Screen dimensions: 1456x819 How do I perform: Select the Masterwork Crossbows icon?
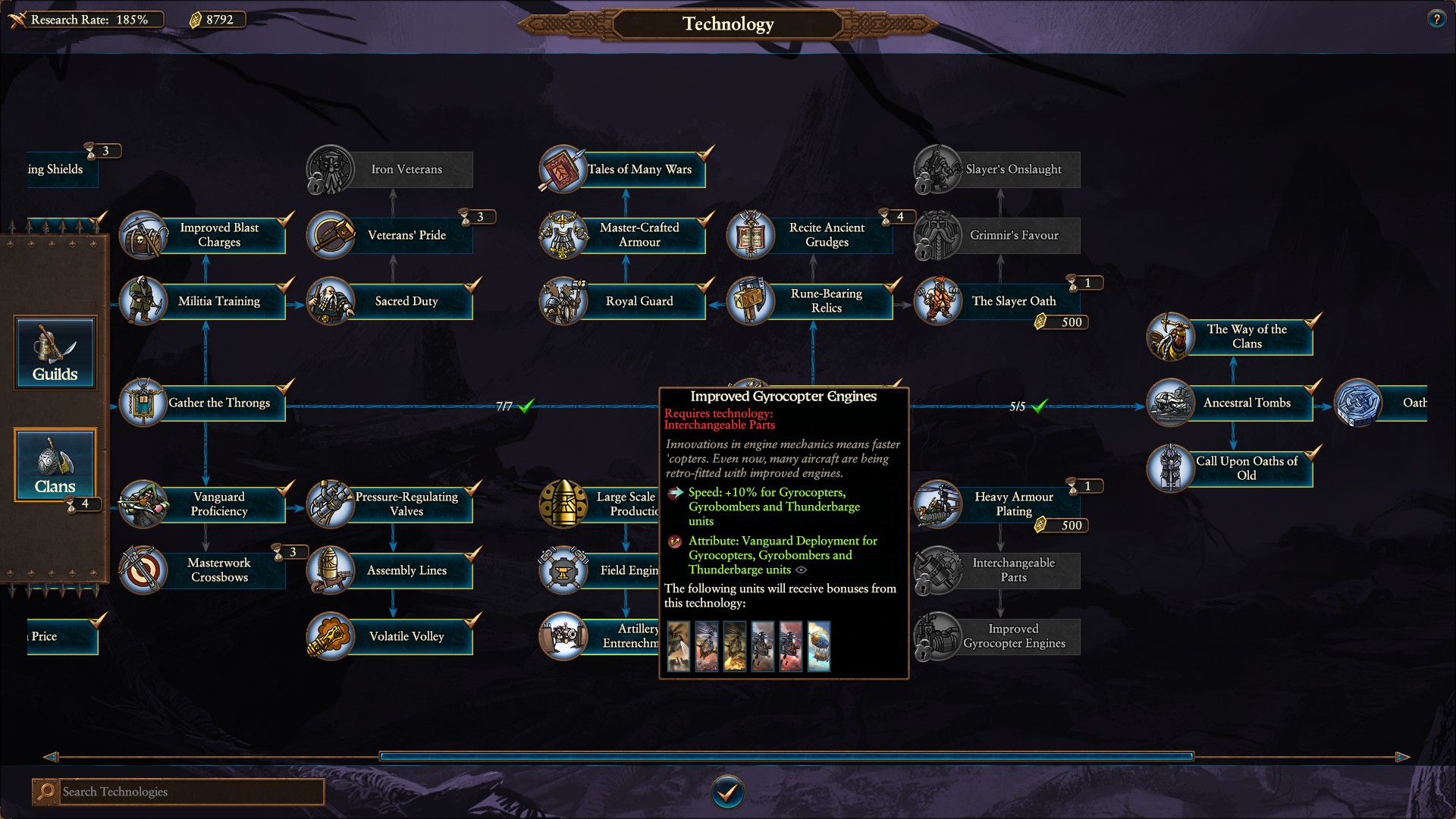(143, 570)
